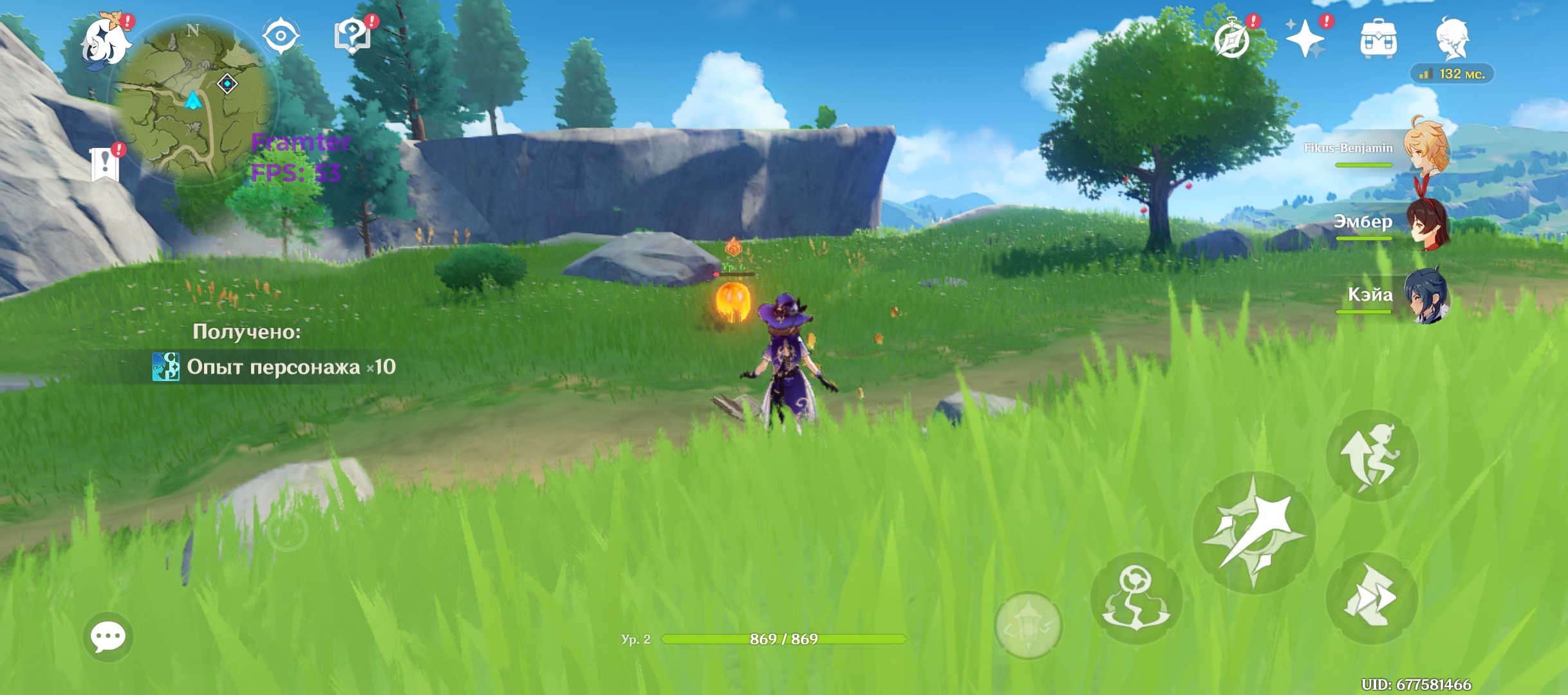Viewport: 1568px width, 695px height.
Task: Open the Paimon main menu
Action: 105,41
